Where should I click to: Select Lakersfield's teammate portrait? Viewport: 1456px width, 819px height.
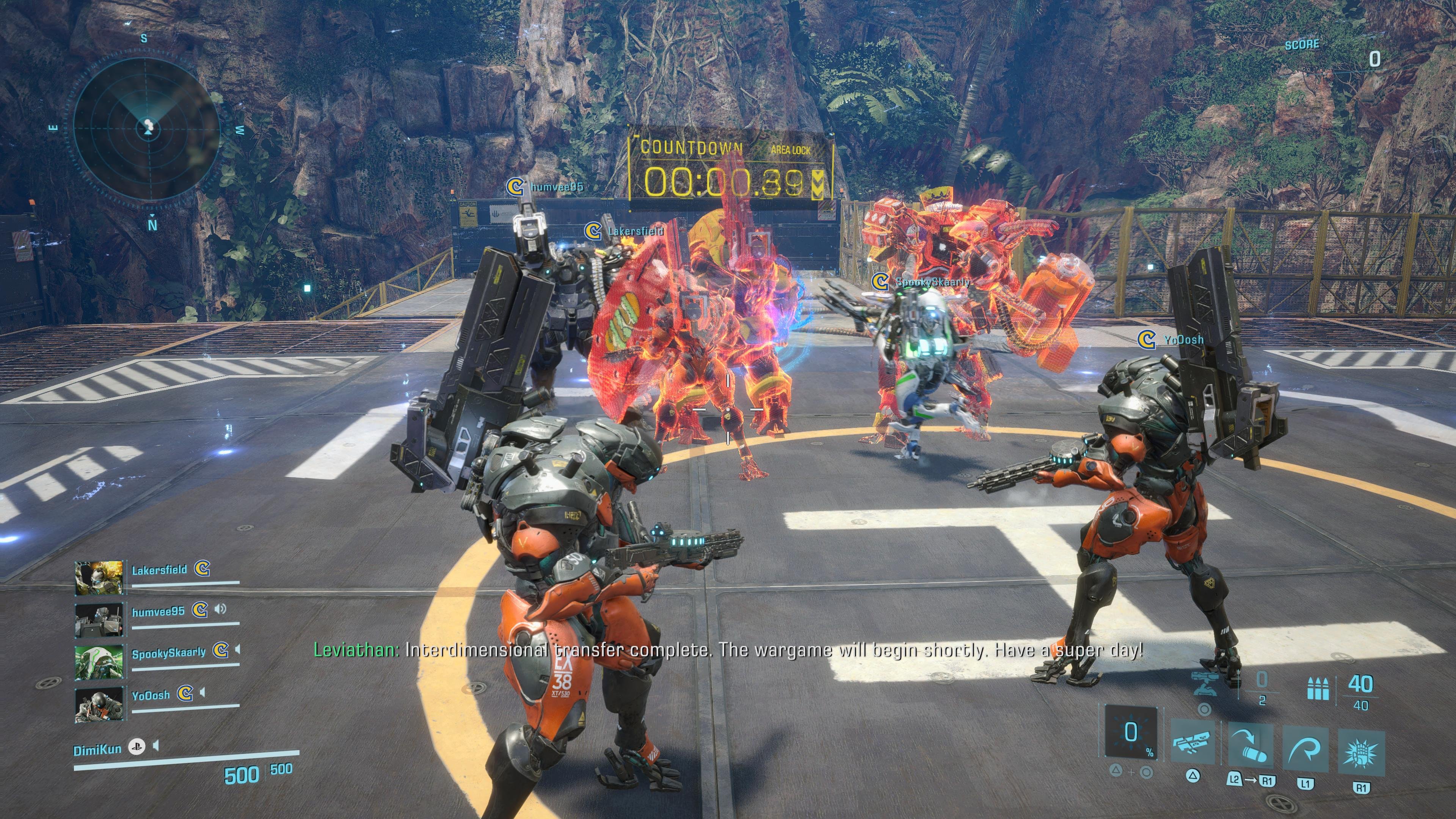coord(99,578)
